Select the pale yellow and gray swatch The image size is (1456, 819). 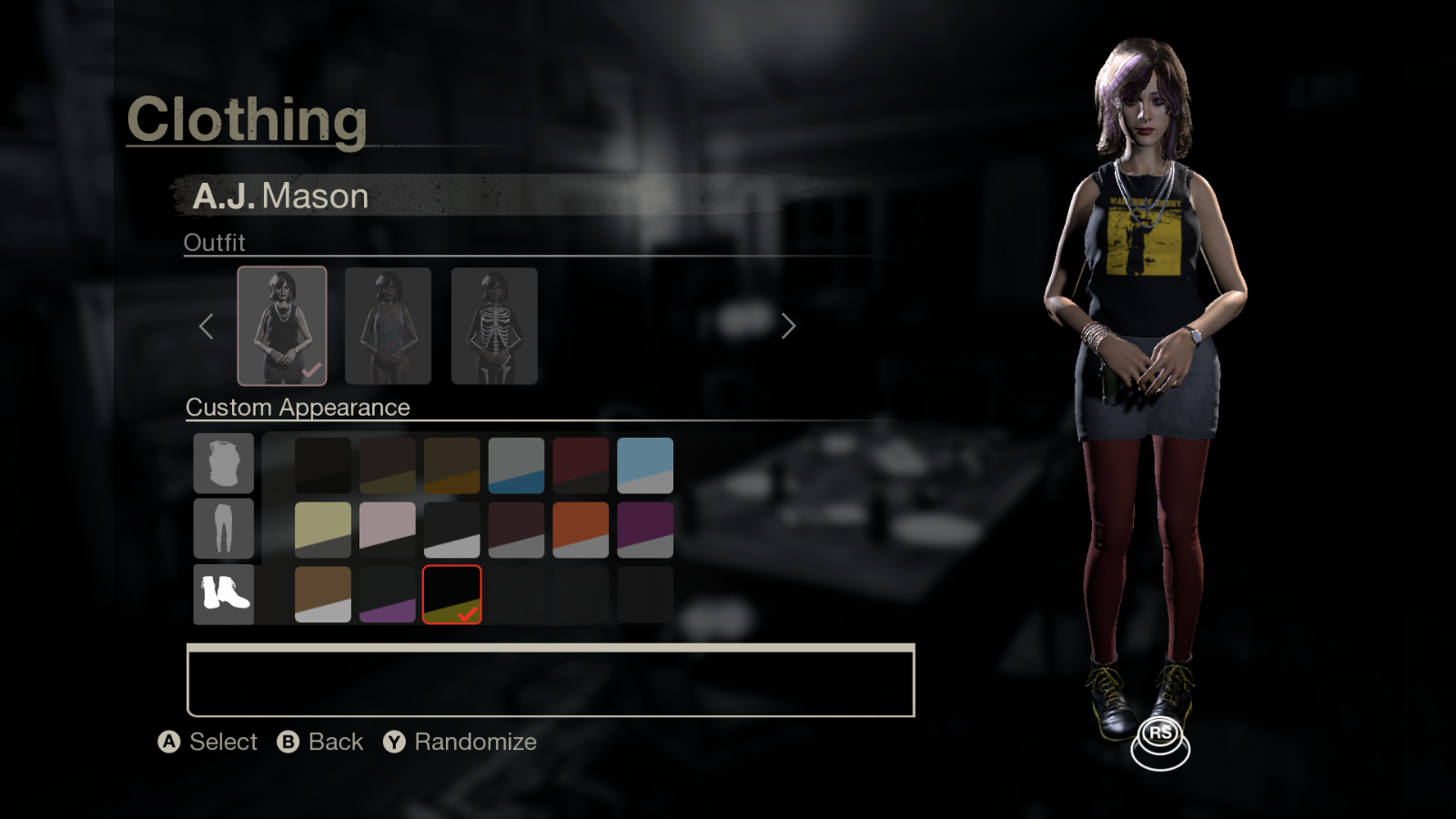point(323,530)
